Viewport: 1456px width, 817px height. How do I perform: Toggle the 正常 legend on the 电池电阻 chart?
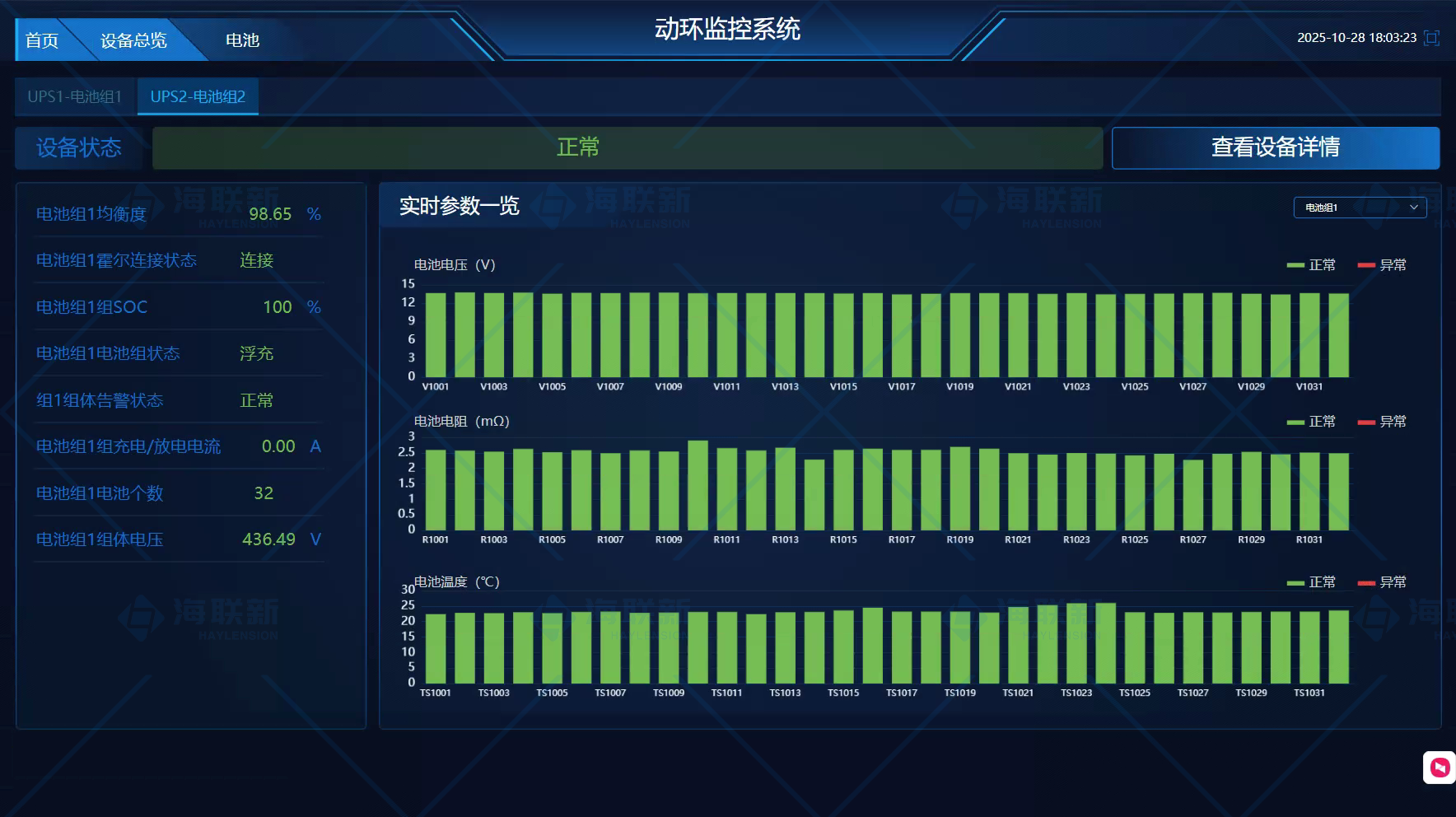click(x=1309, y=421)
